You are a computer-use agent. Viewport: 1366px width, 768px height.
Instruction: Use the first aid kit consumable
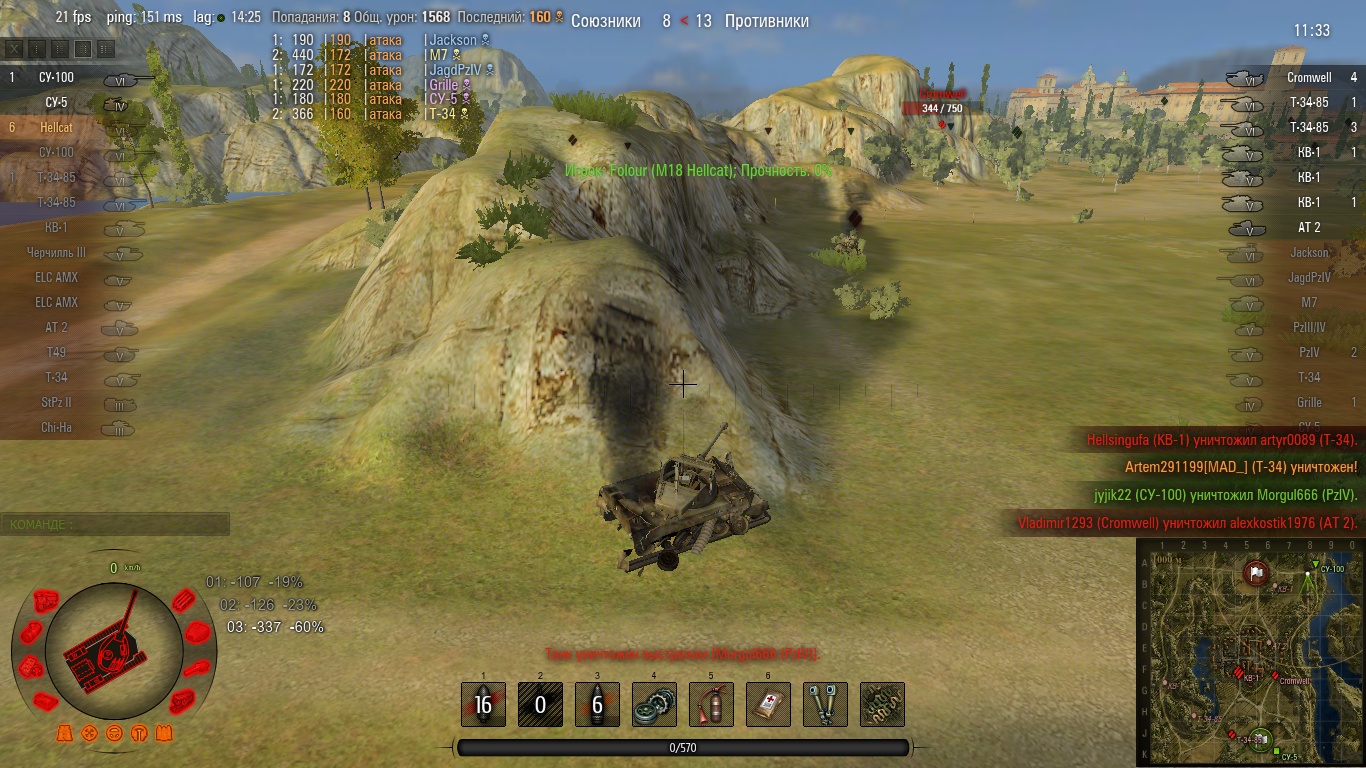click(768, 704)
